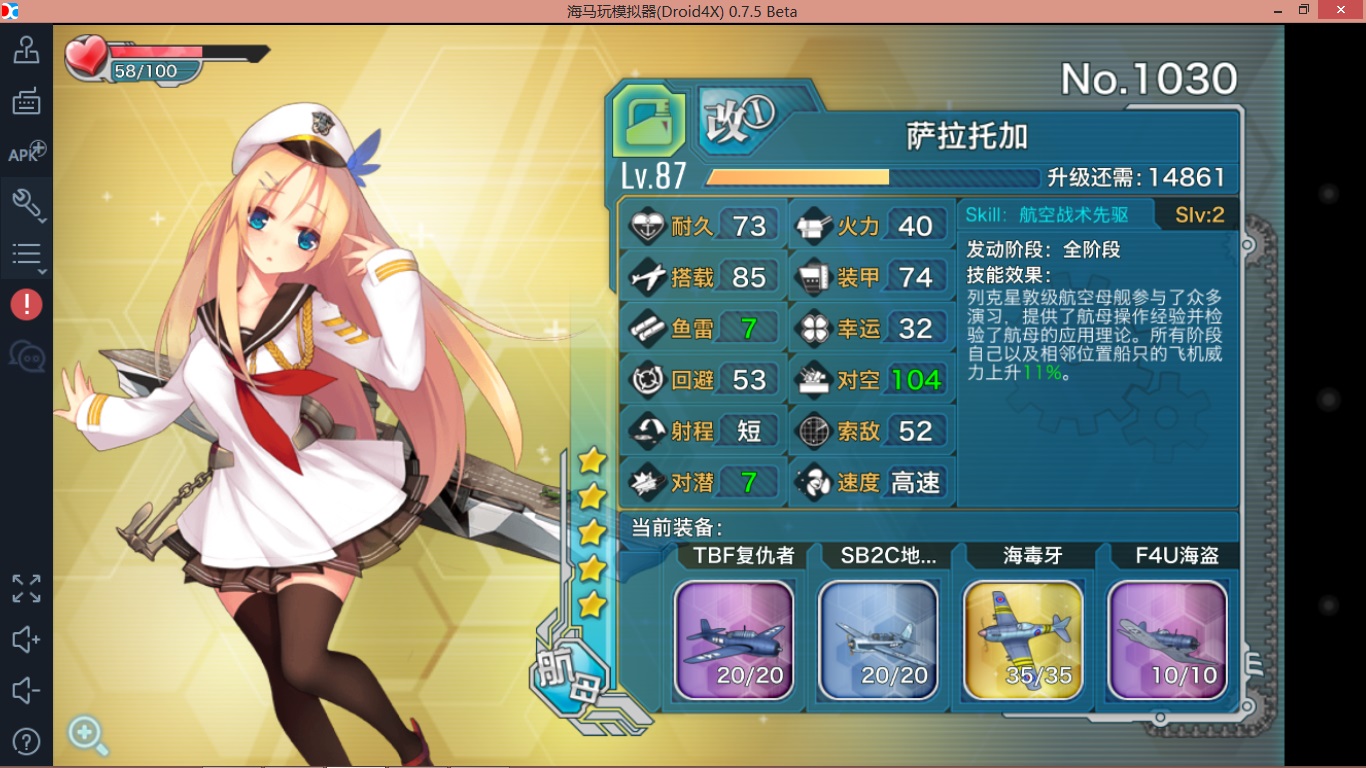Close the Droid4X emulator window

click(1340, 10)
